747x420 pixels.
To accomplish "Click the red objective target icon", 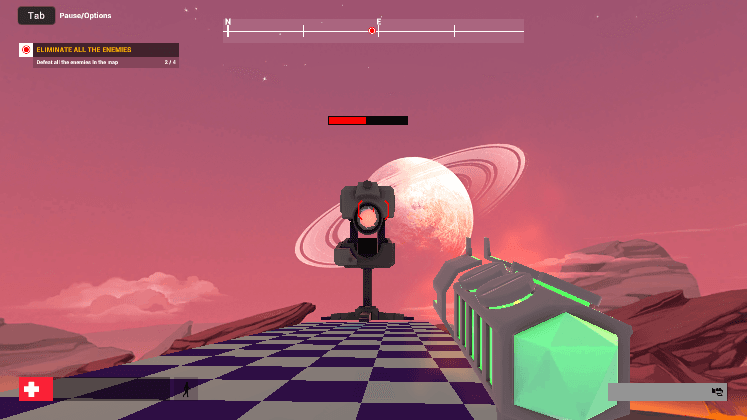I will [26, 49].
